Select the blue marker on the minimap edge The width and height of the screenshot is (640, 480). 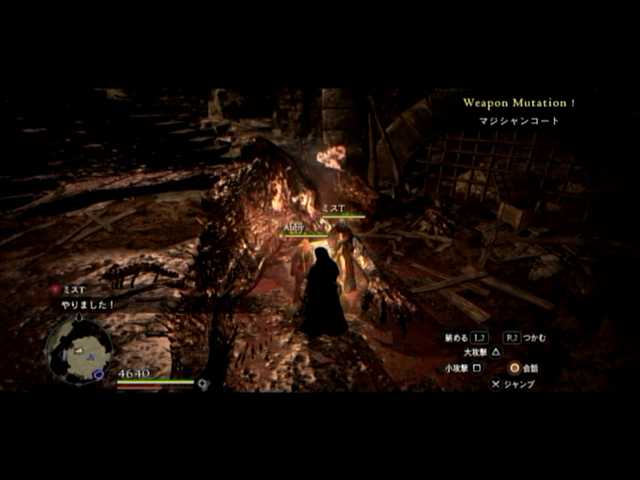point(98,374)
